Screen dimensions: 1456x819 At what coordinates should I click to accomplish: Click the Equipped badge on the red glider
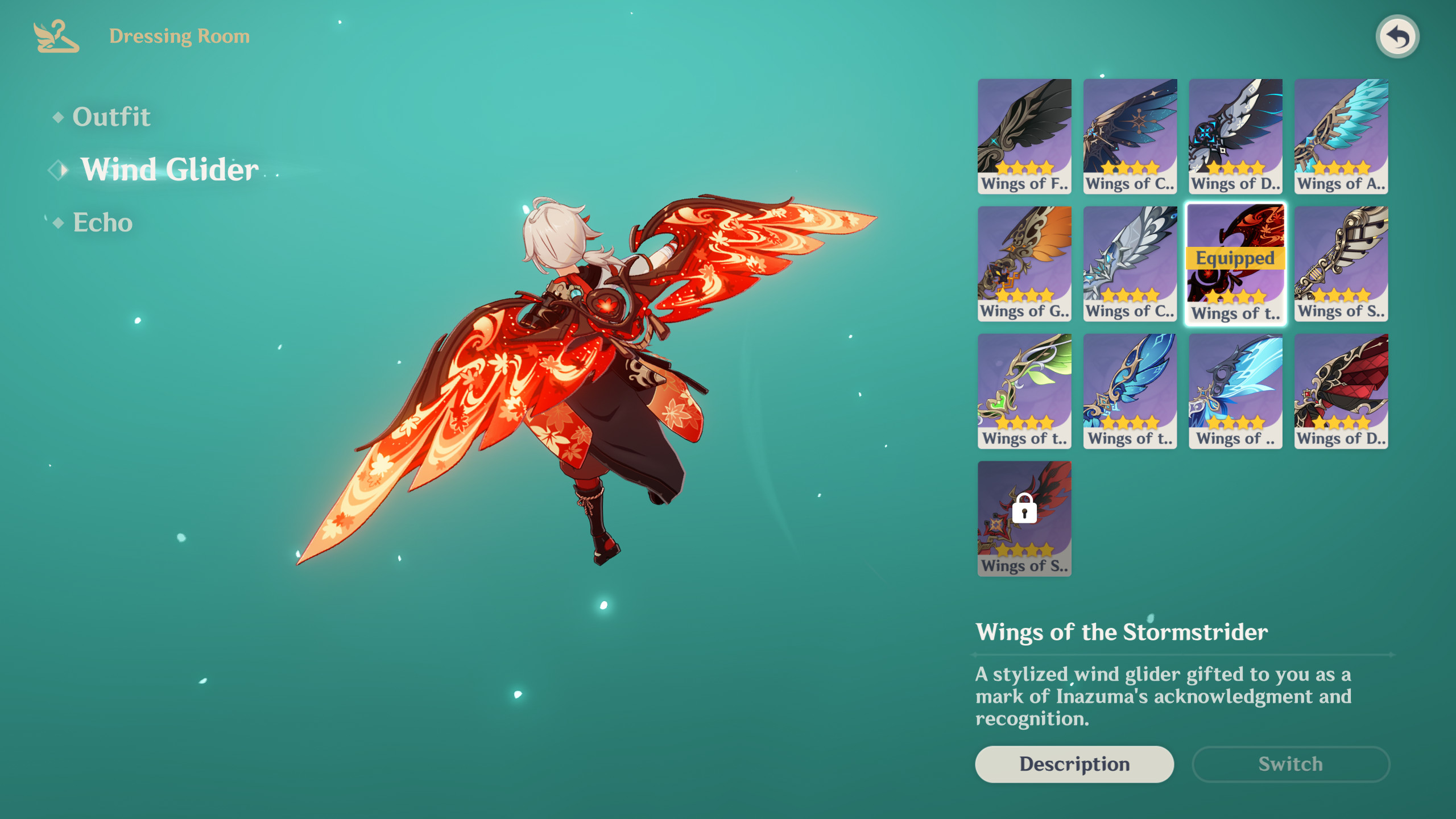coord(1235,258)
